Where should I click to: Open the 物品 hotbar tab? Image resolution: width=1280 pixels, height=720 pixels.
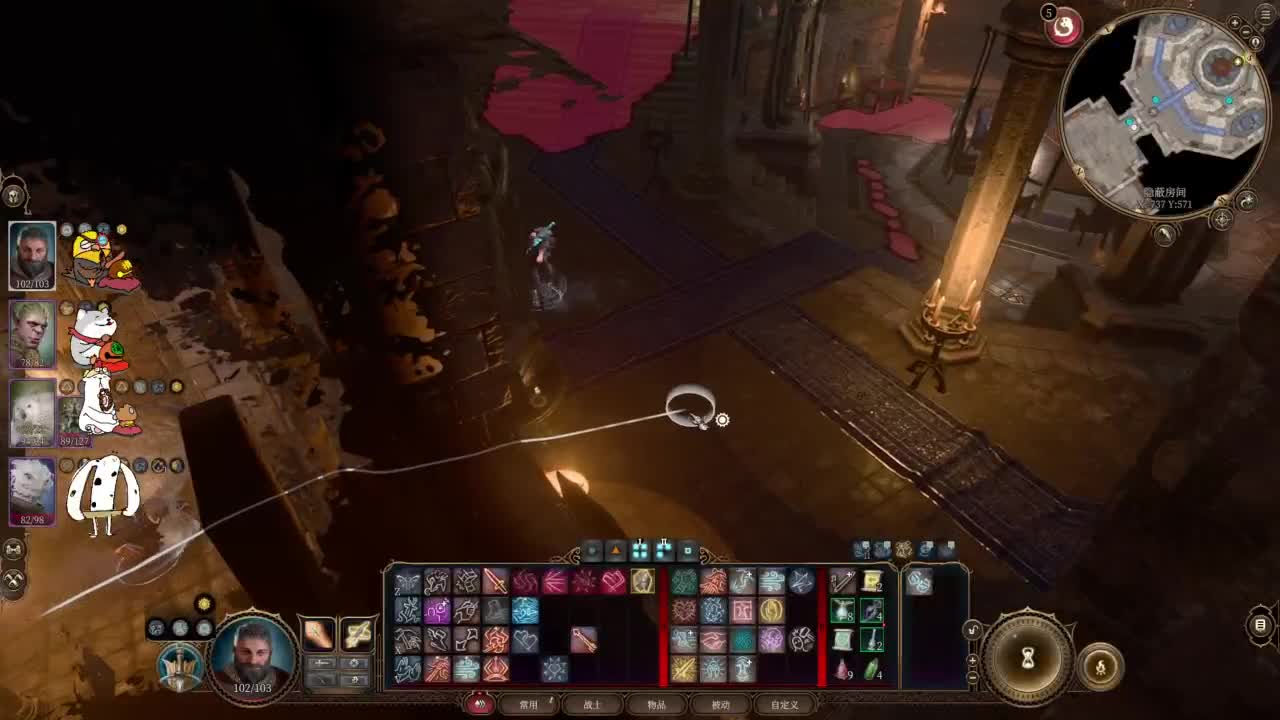(657, 704)
